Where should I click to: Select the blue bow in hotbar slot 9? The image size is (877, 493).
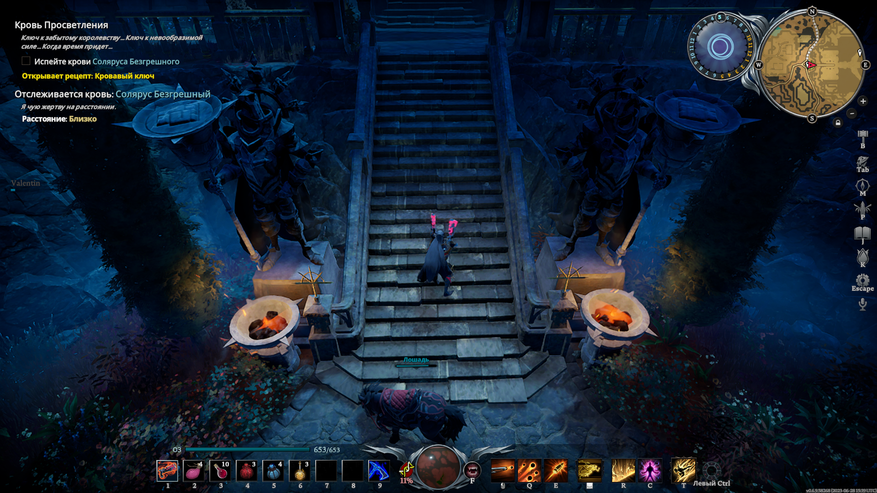tap(378, 470)
